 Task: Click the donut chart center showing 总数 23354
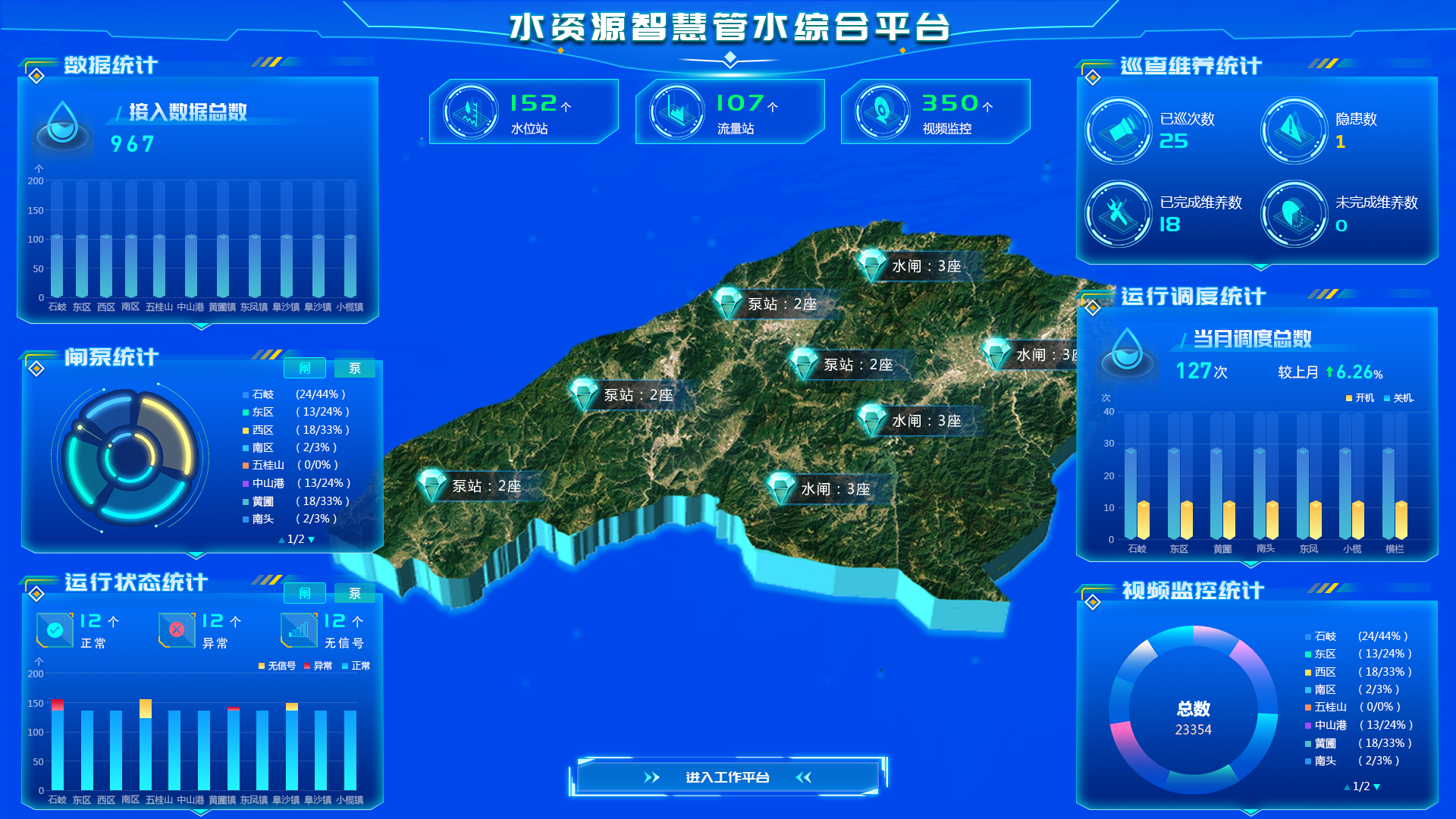click(1192, 717)
